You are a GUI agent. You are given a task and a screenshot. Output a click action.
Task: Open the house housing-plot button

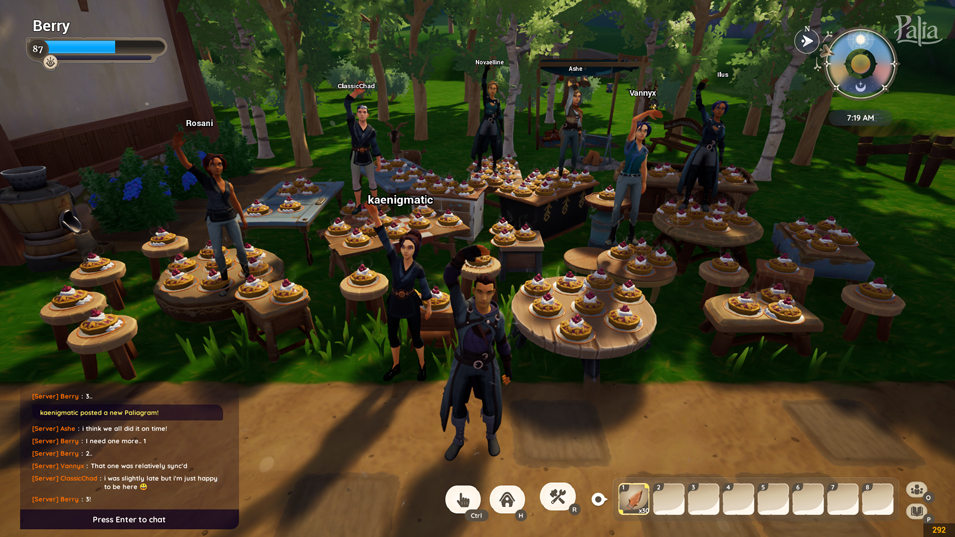(507, 499)
